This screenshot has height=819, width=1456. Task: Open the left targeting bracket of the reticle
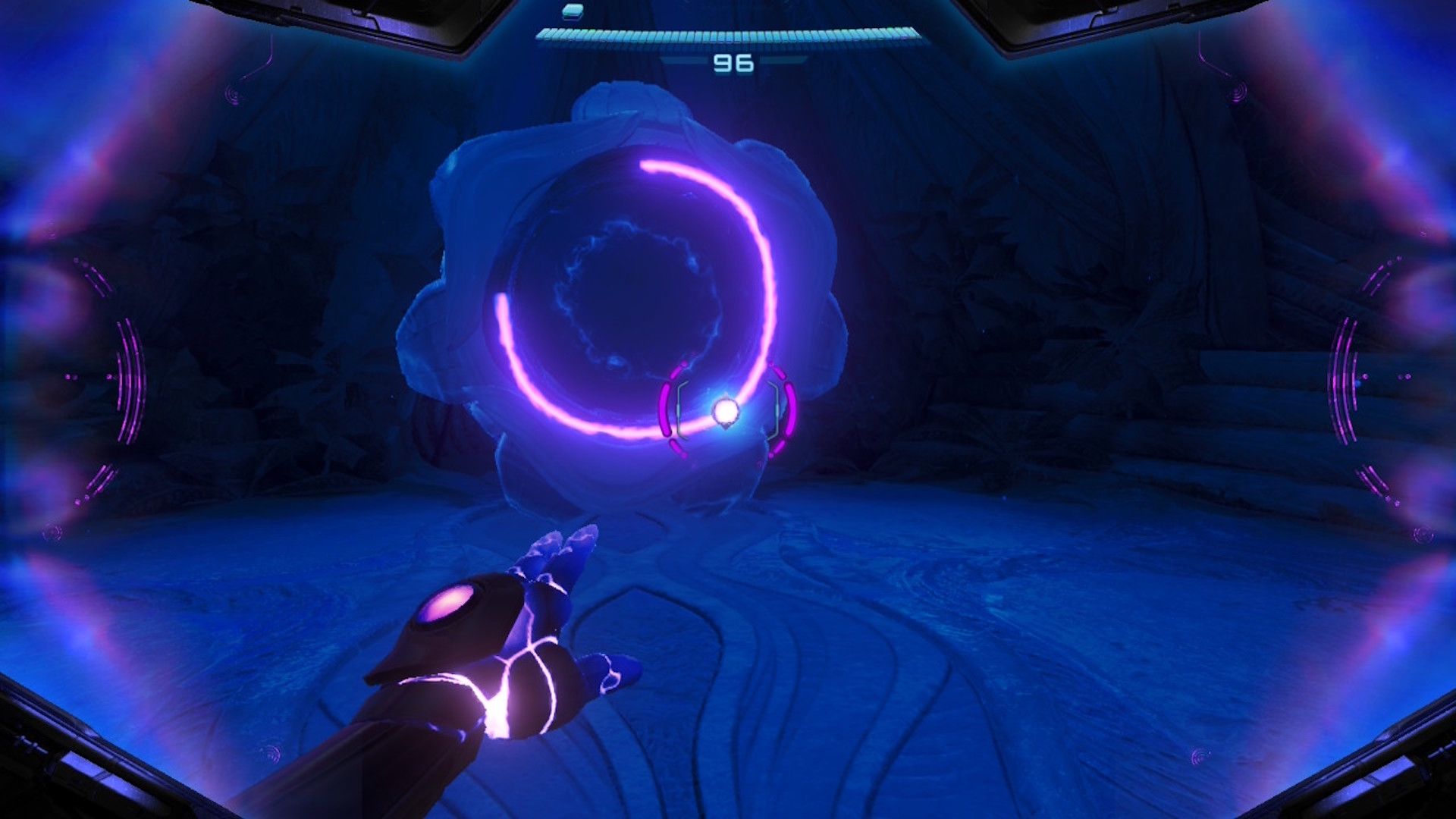click(x=679, y=409)
